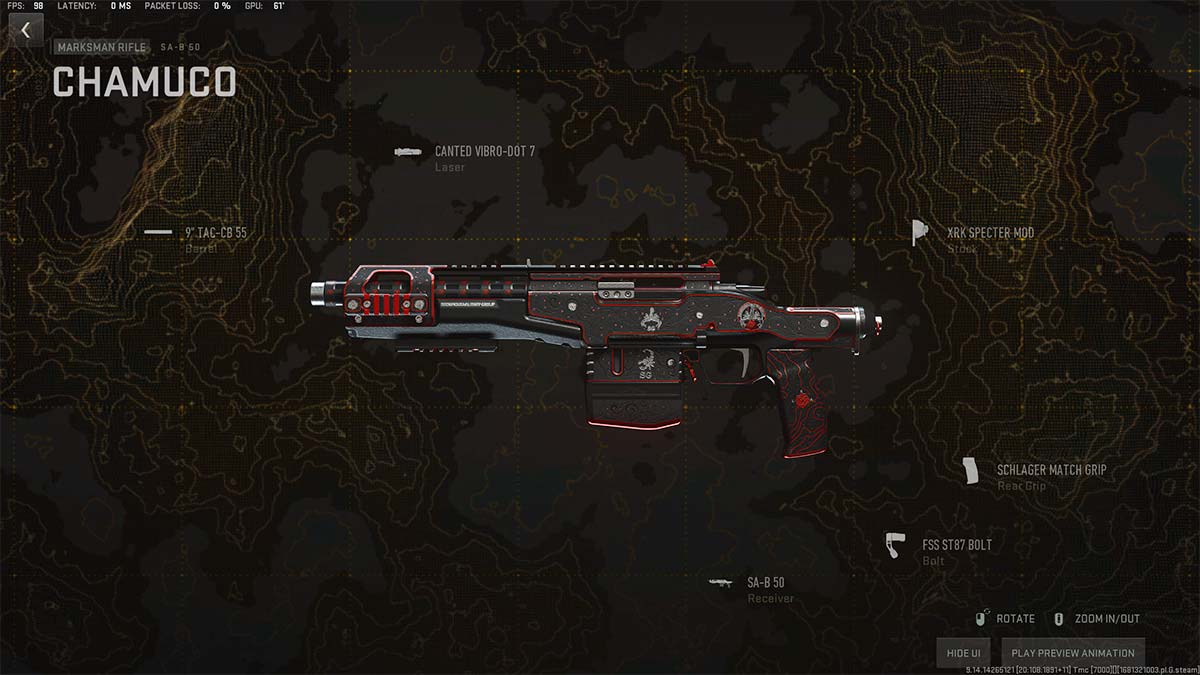Choose the 9" TAC-CB 55 barrel attachment

[215, 233]
